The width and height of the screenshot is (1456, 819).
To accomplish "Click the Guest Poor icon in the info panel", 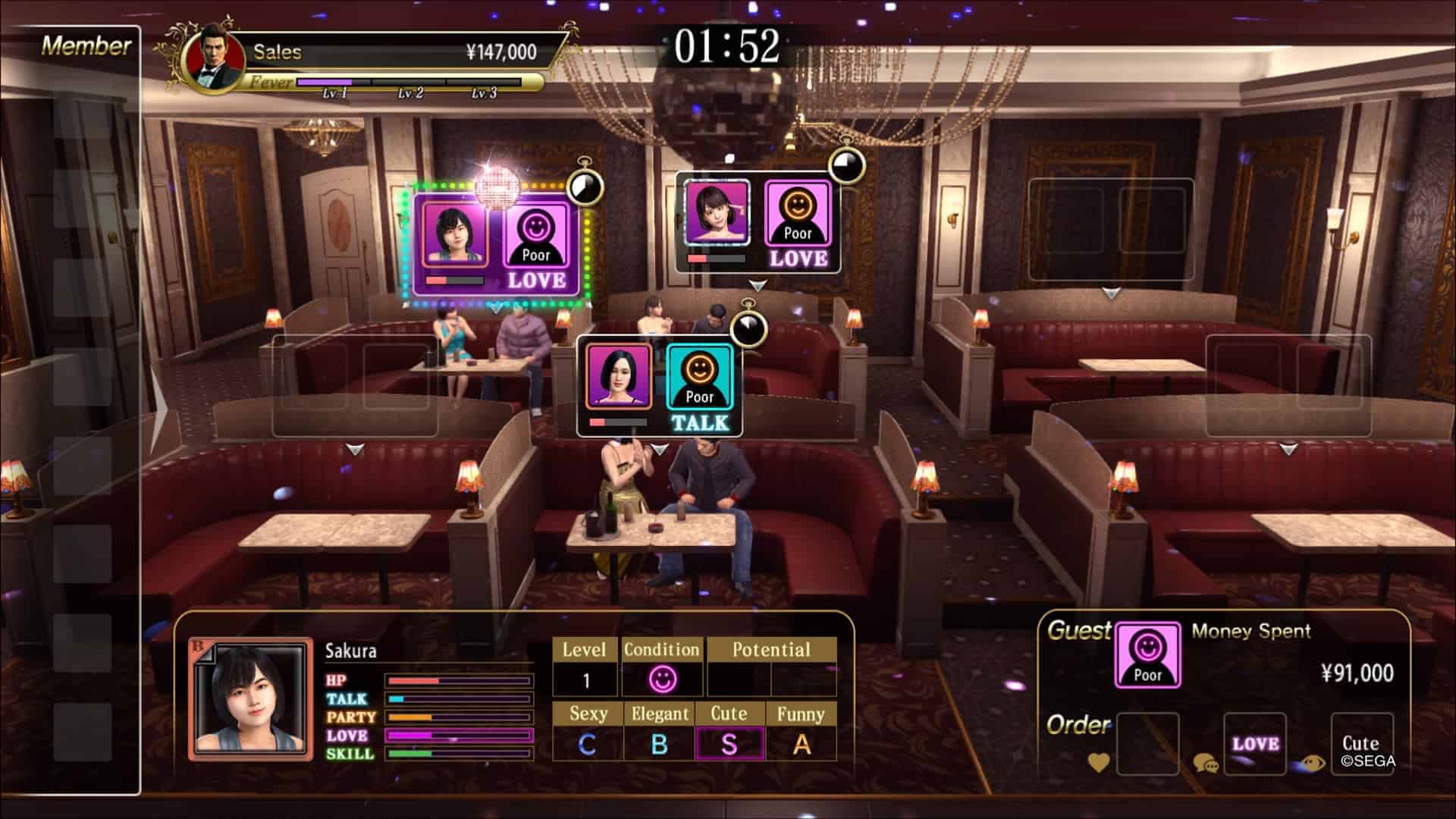I will tap(1147, 655).
